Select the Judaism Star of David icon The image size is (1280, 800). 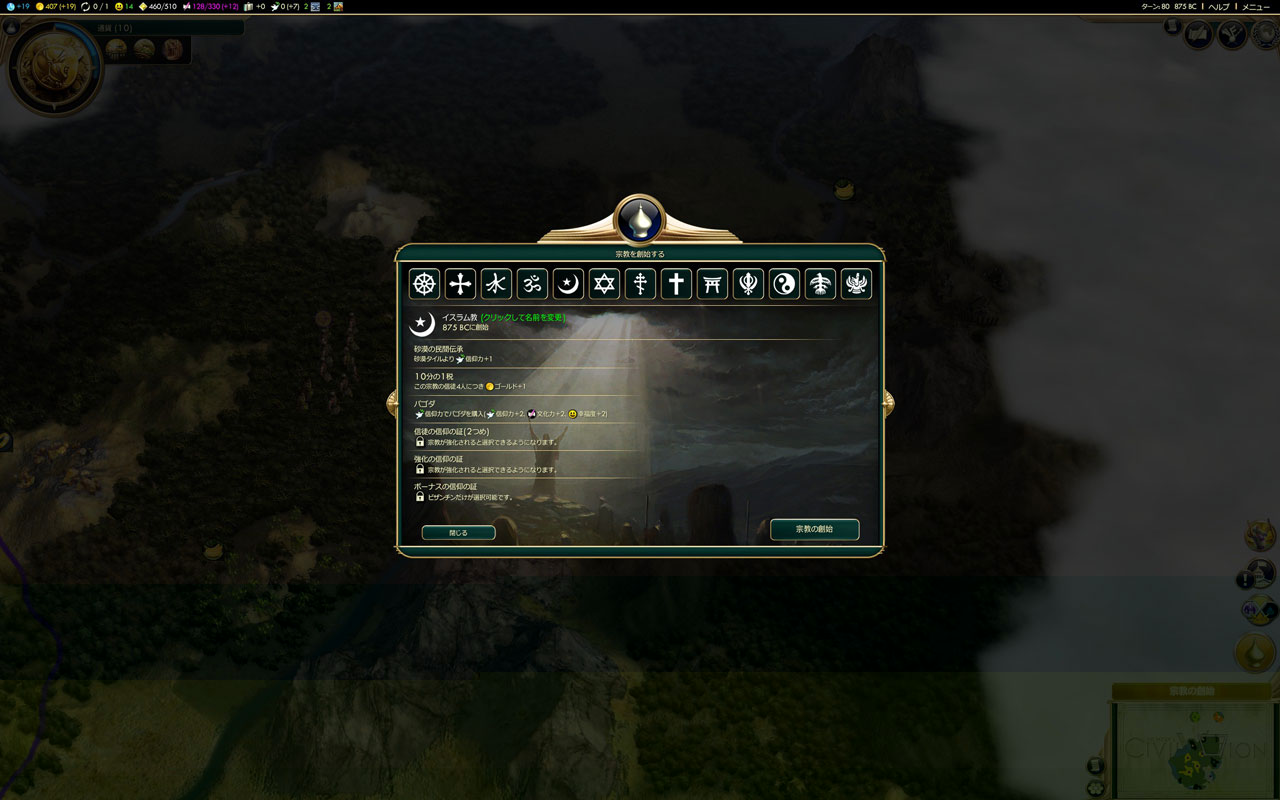(604, 284)
